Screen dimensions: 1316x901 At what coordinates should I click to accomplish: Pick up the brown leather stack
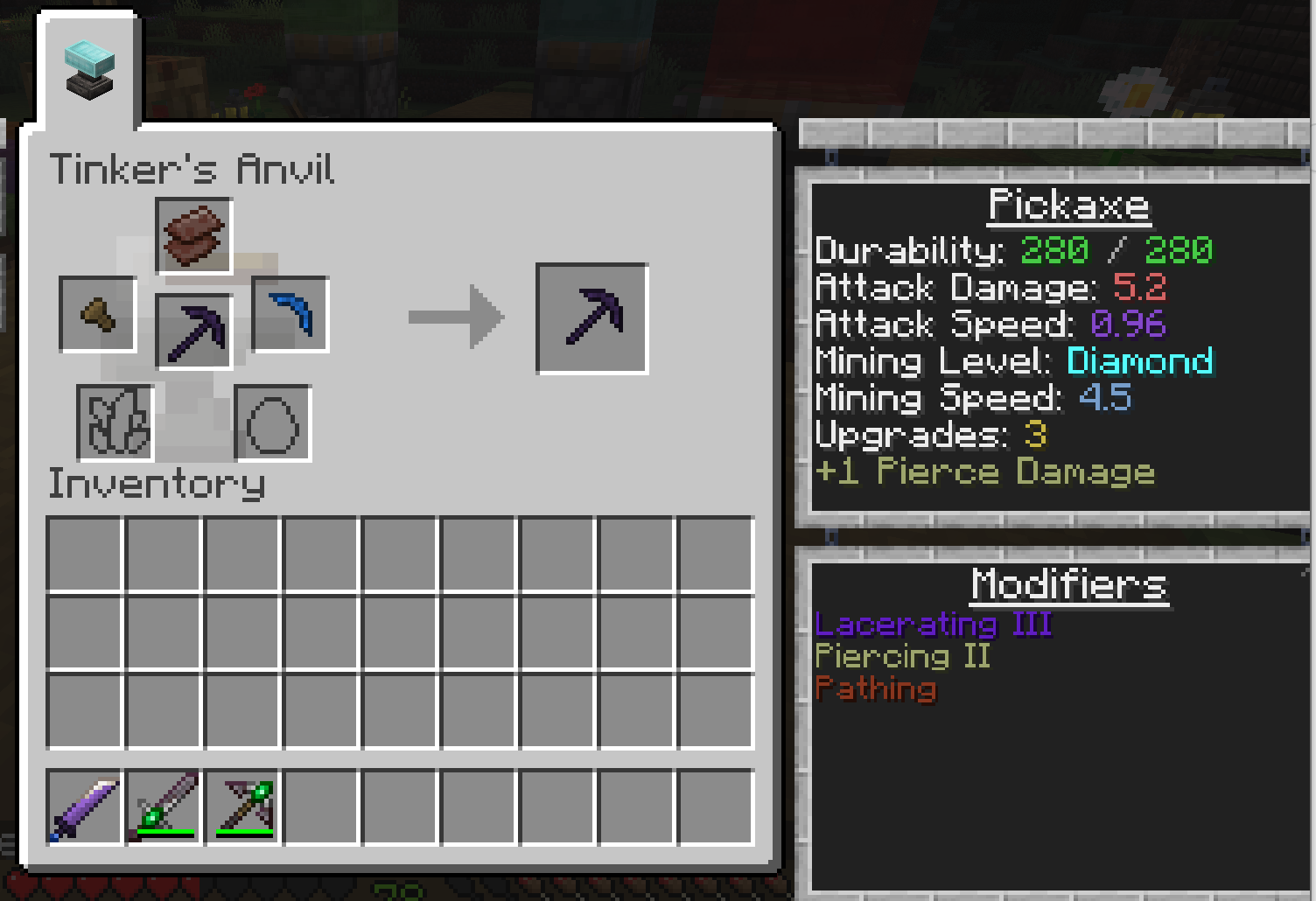[x=194, y=235]
